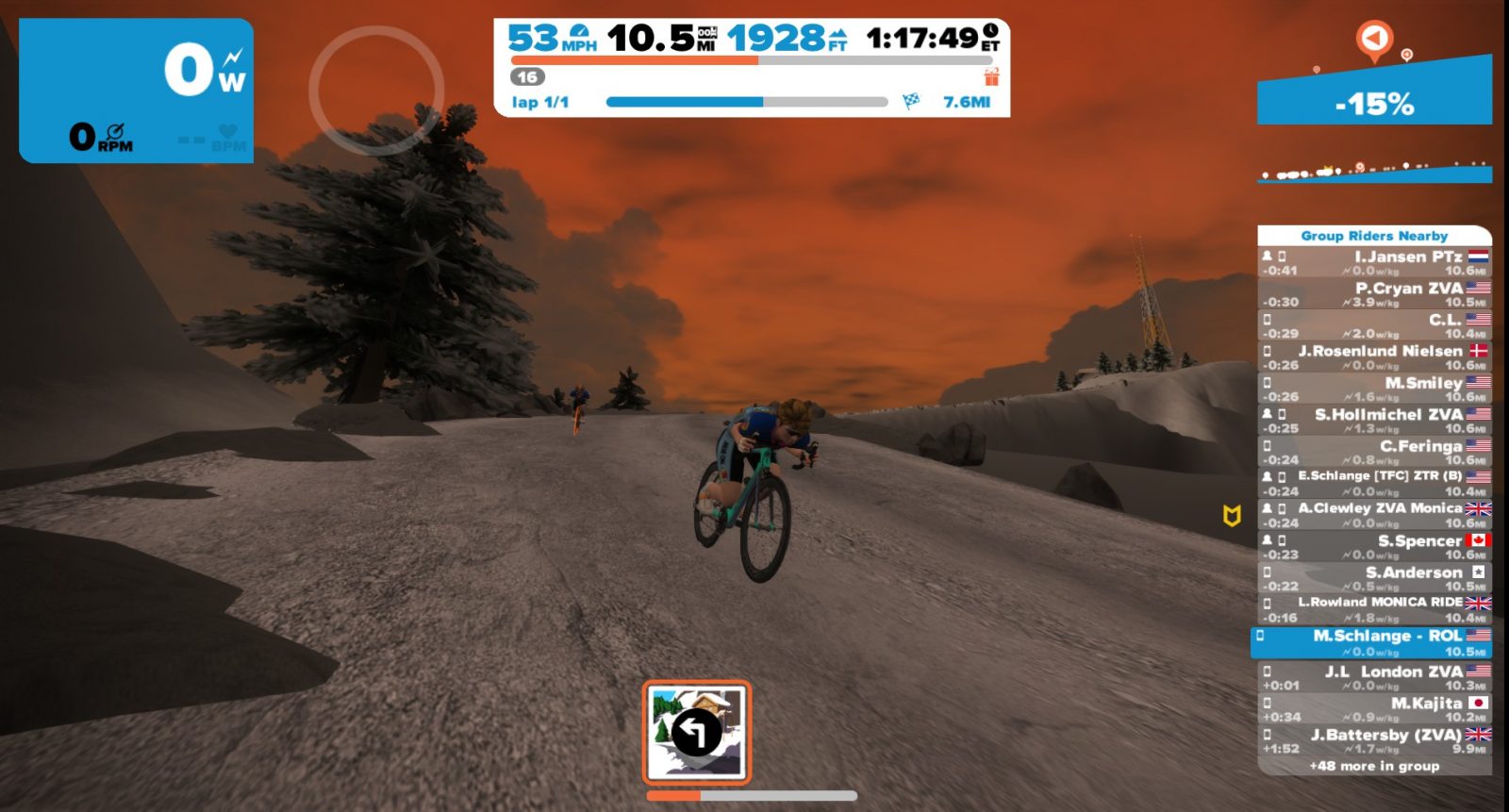Select S.Spencer with the Canadian flag

1374,547
